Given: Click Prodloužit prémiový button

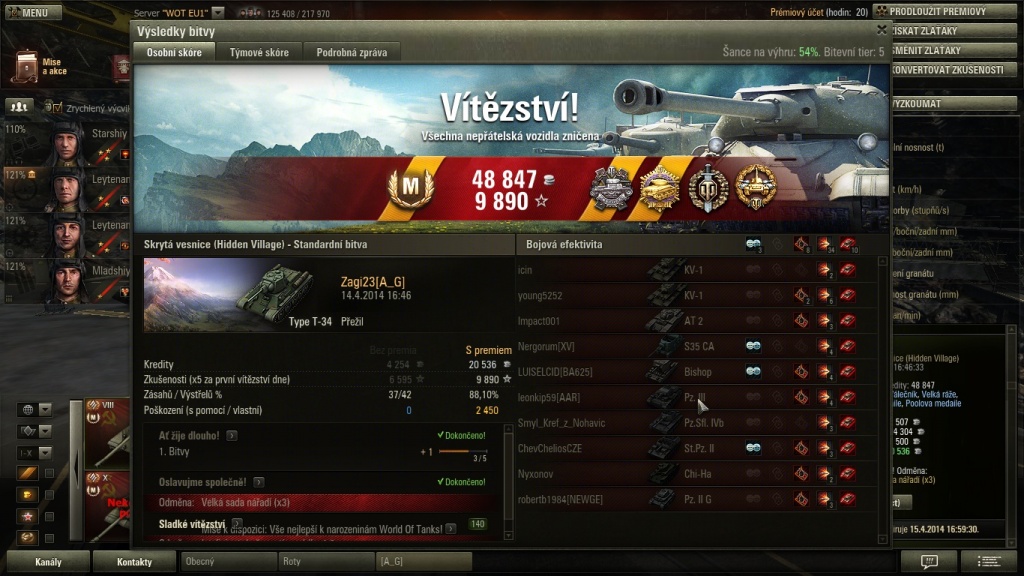Looking at the screenshot, I should (x=944, y=11).
